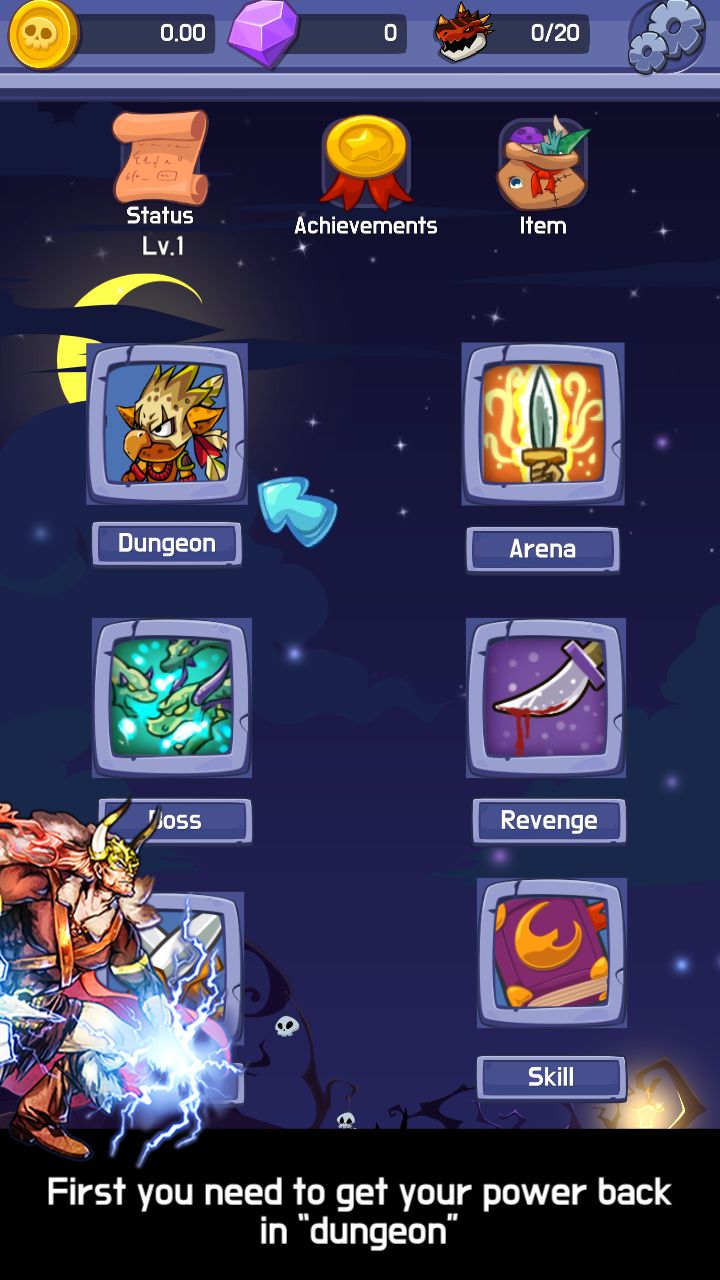The image size is (720, 1280).
Task: Click the Revenge label button
Action: [549, 821]
